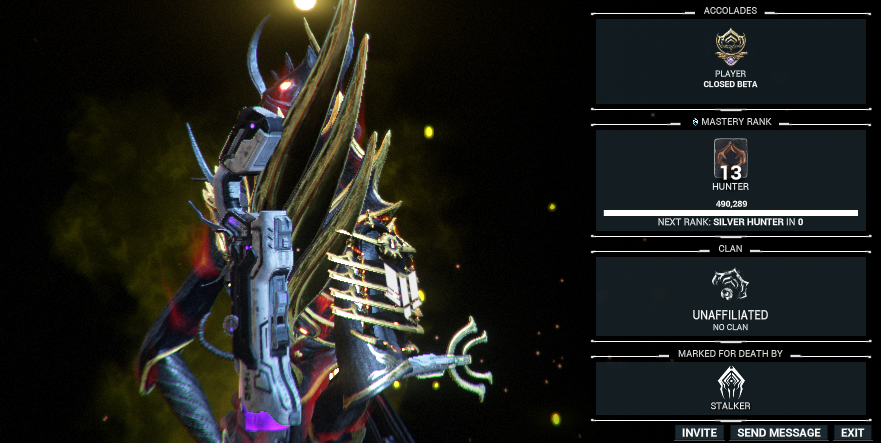Invite this player to your squad
This screenshot has height=443, width=881.
click(x=699, y=433)
